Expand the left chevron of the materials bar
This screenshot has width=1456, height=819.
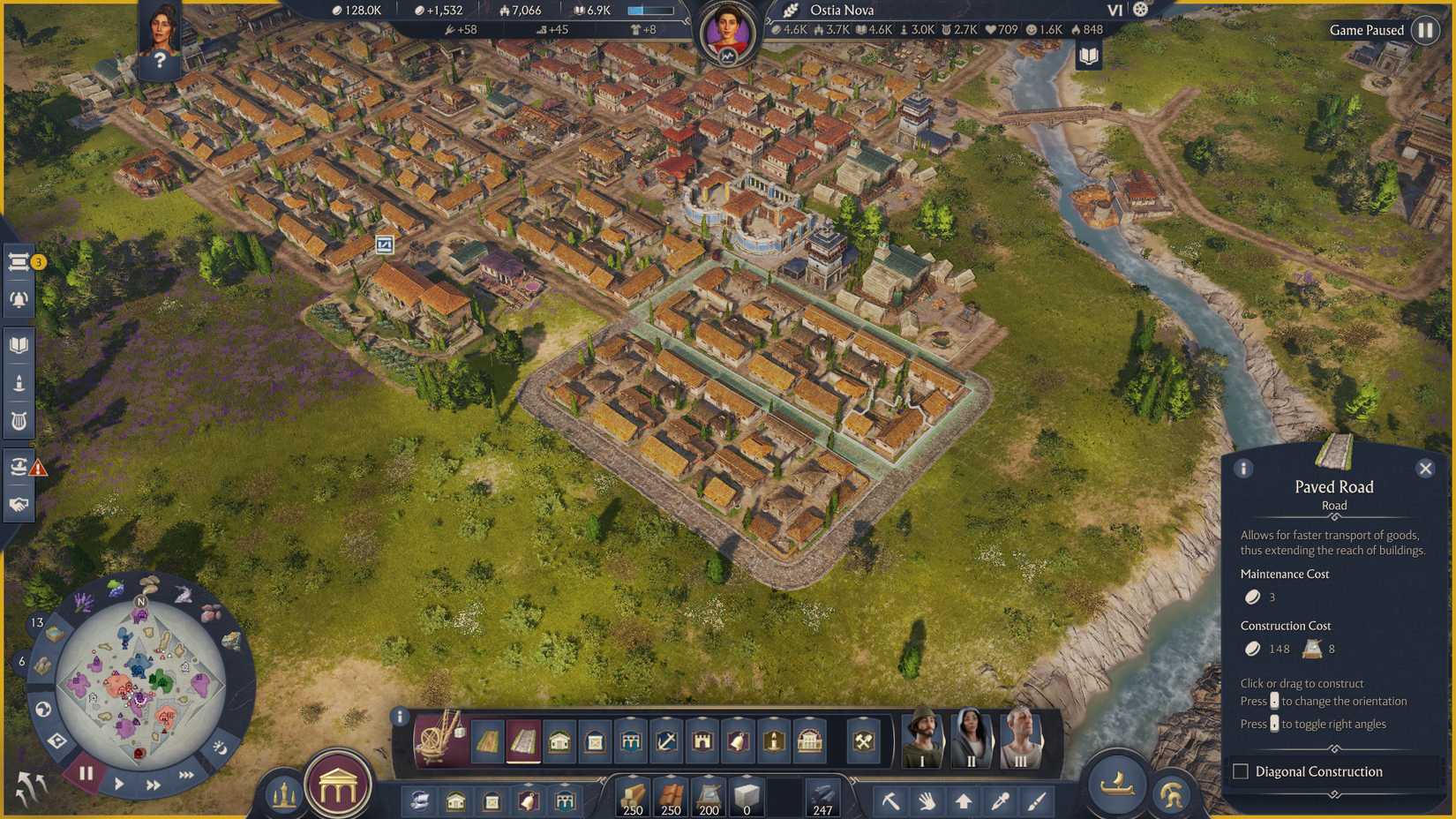click(x=603, y=779)
